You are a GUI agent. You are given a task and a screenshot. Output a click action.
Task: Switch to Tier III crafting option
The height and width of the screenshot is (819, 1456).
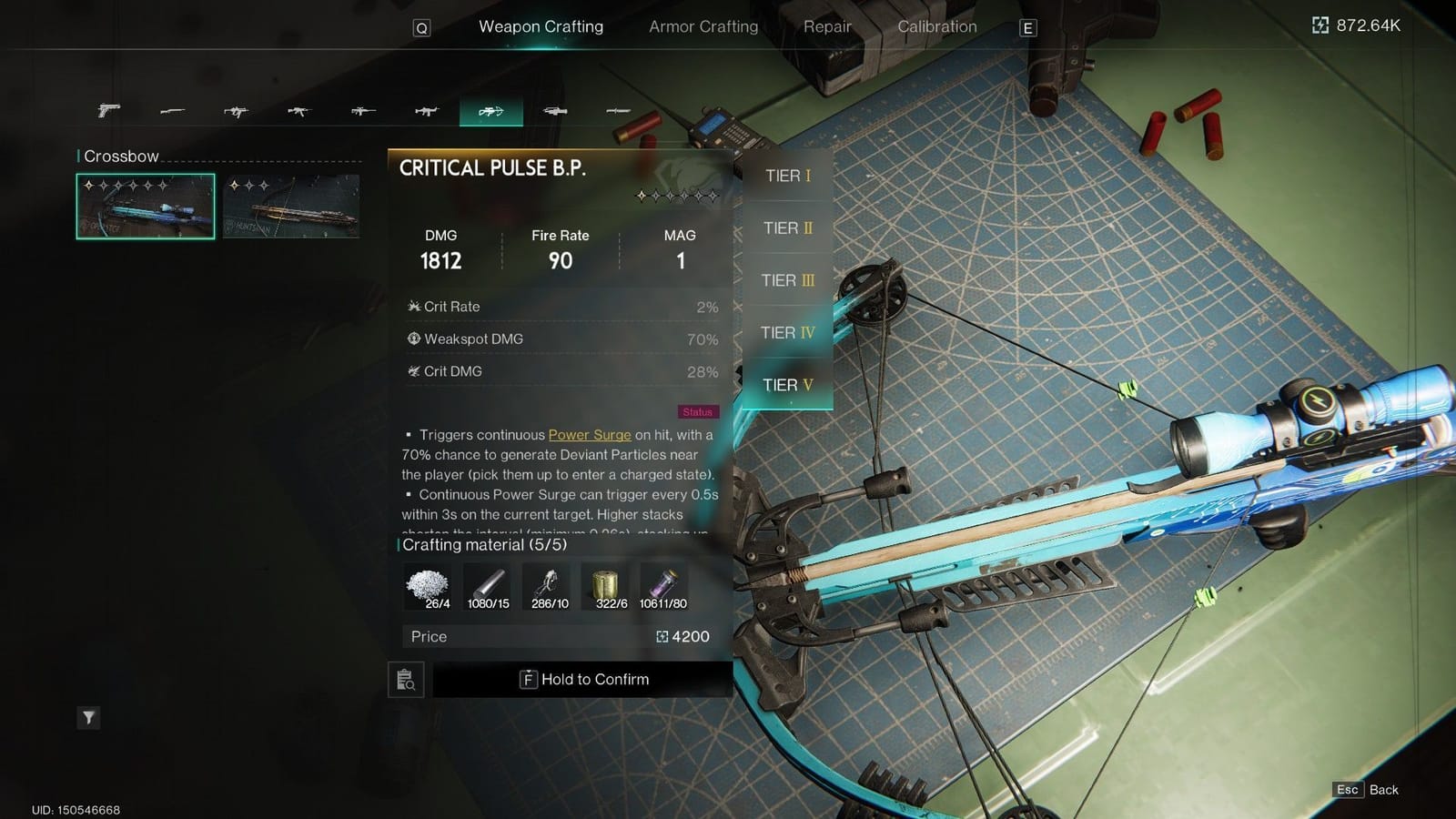[787, 280]
